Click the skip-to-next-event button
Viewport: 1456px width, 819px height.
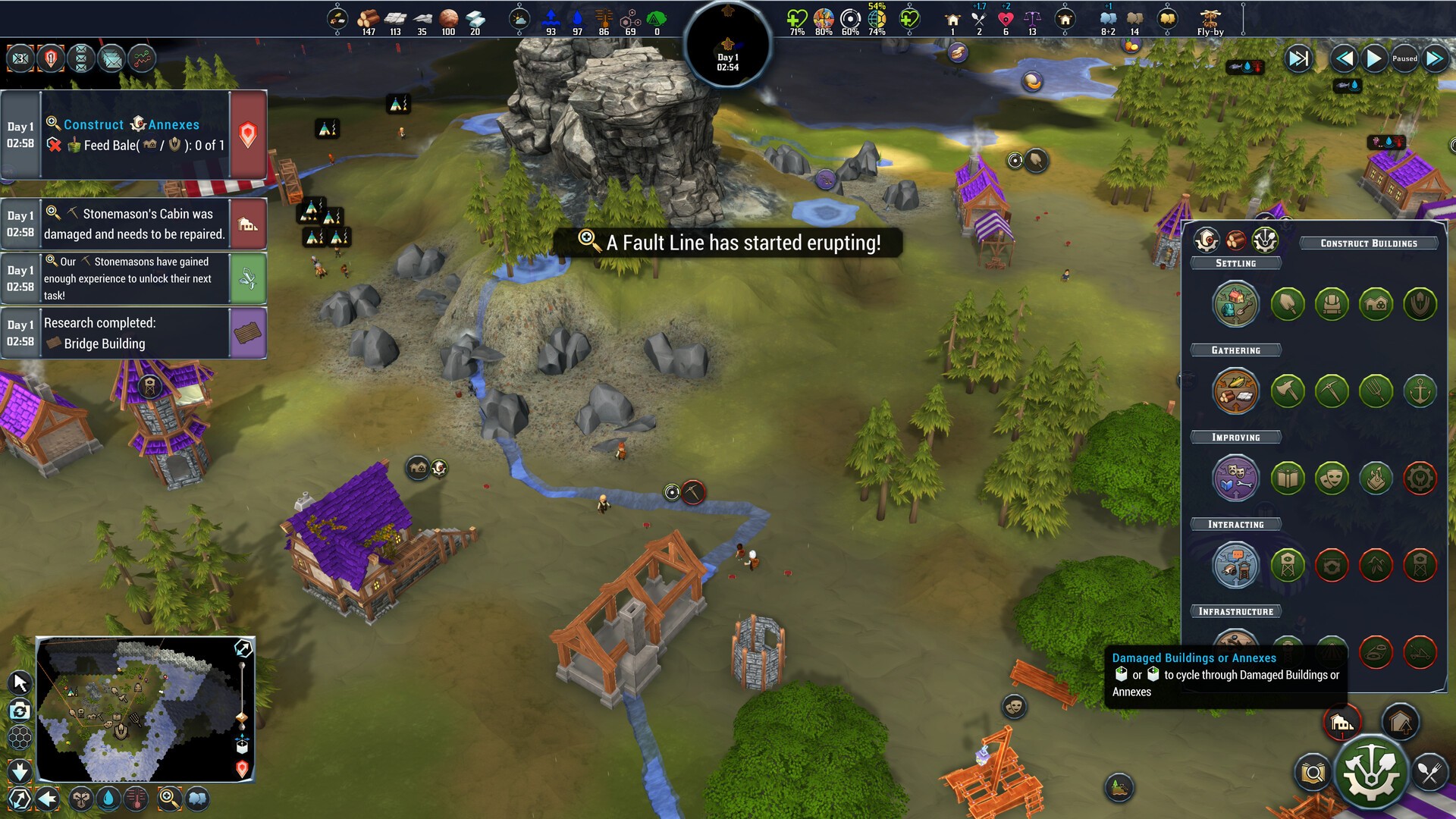point(1298,58)
